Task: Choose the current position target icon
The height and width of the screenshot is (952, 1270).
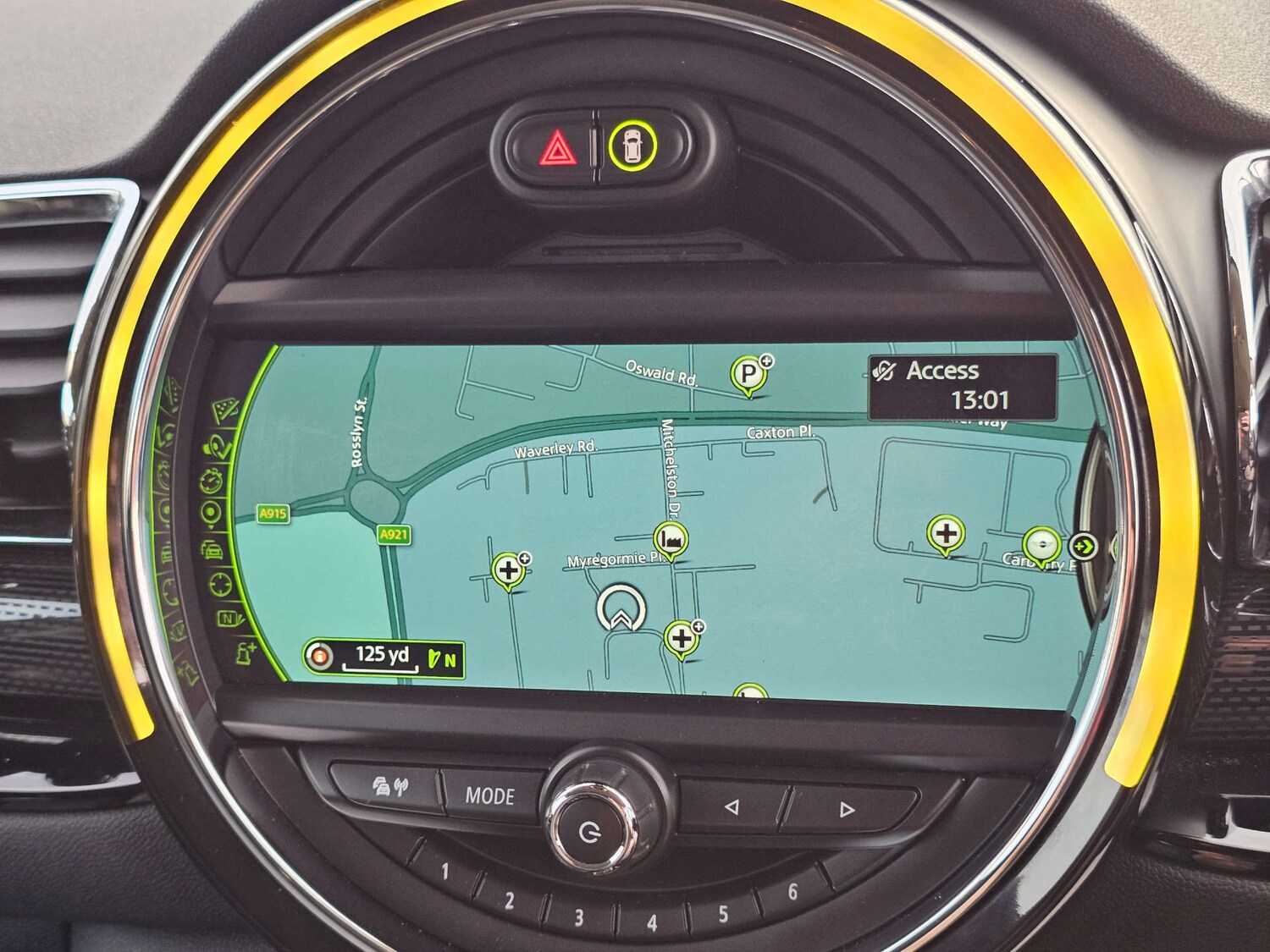Action: [210, 513]
